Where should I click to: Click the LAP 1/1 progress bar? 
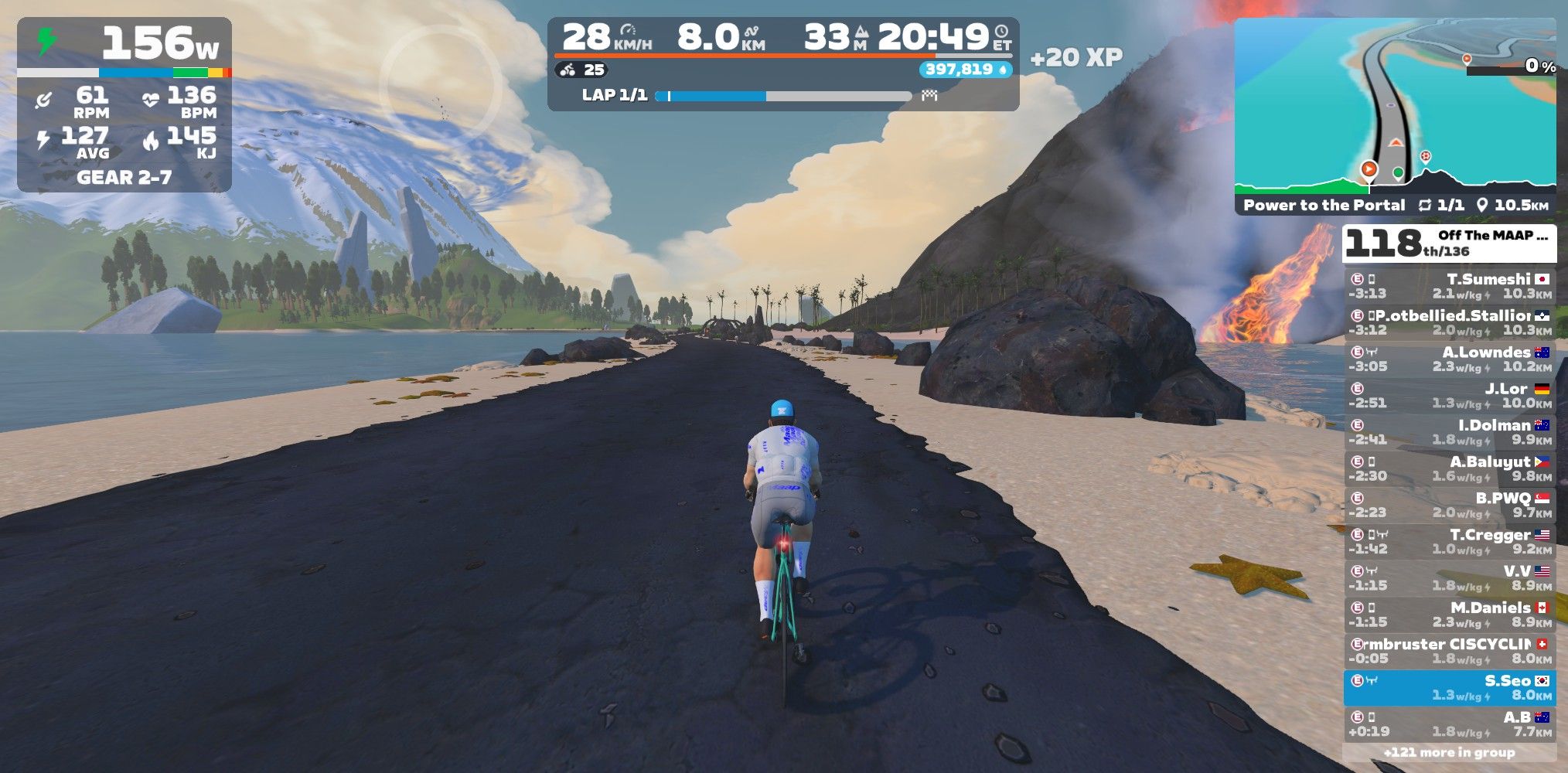coord(782,96)
